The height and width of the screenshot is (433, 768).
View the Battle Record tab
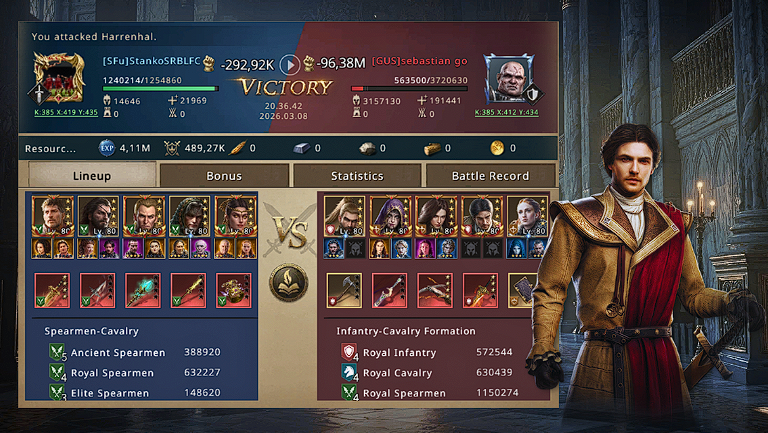[489, 176]
